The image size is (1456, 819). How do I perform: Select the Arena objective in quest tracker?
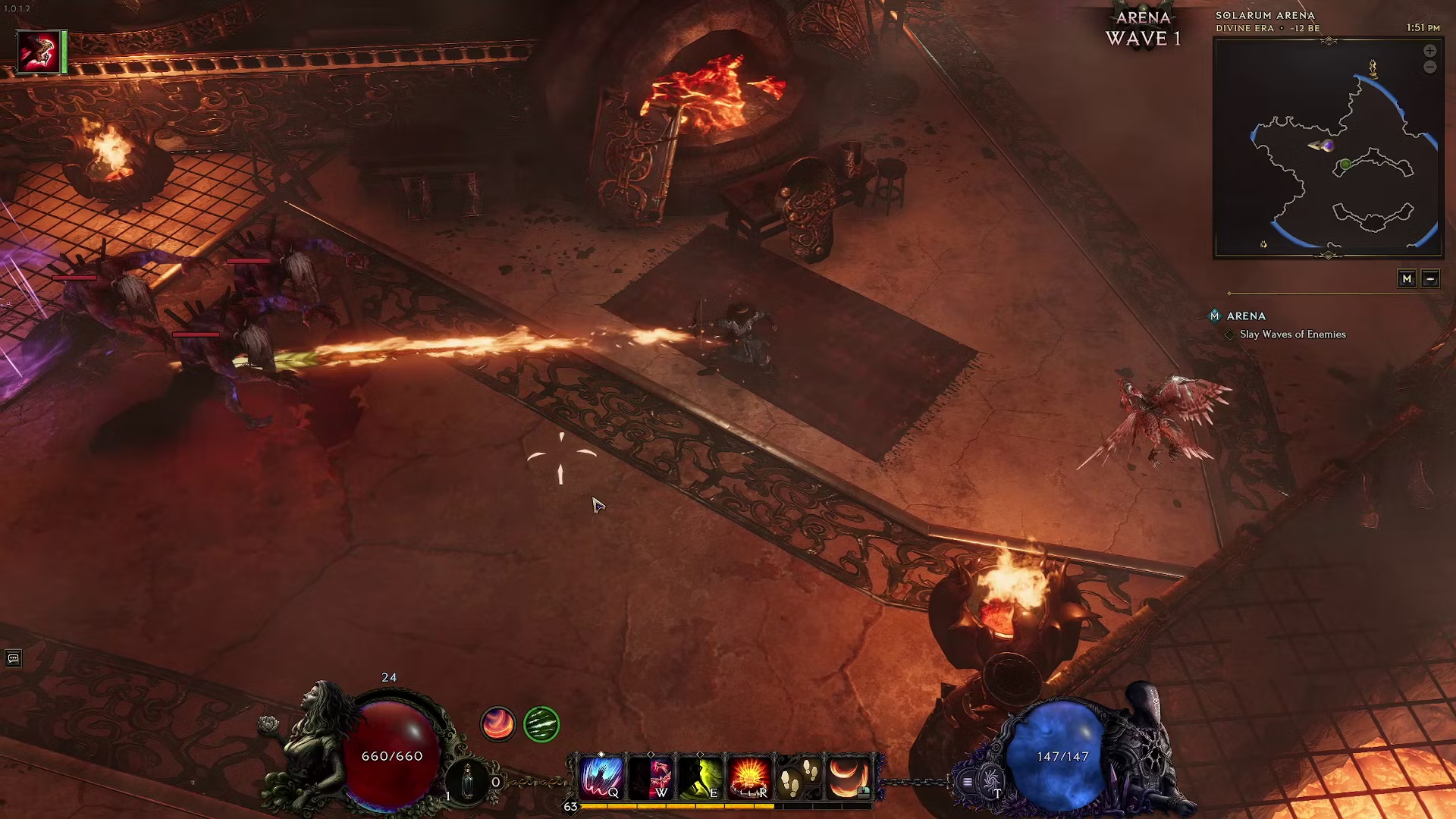tap(1246, 316)
